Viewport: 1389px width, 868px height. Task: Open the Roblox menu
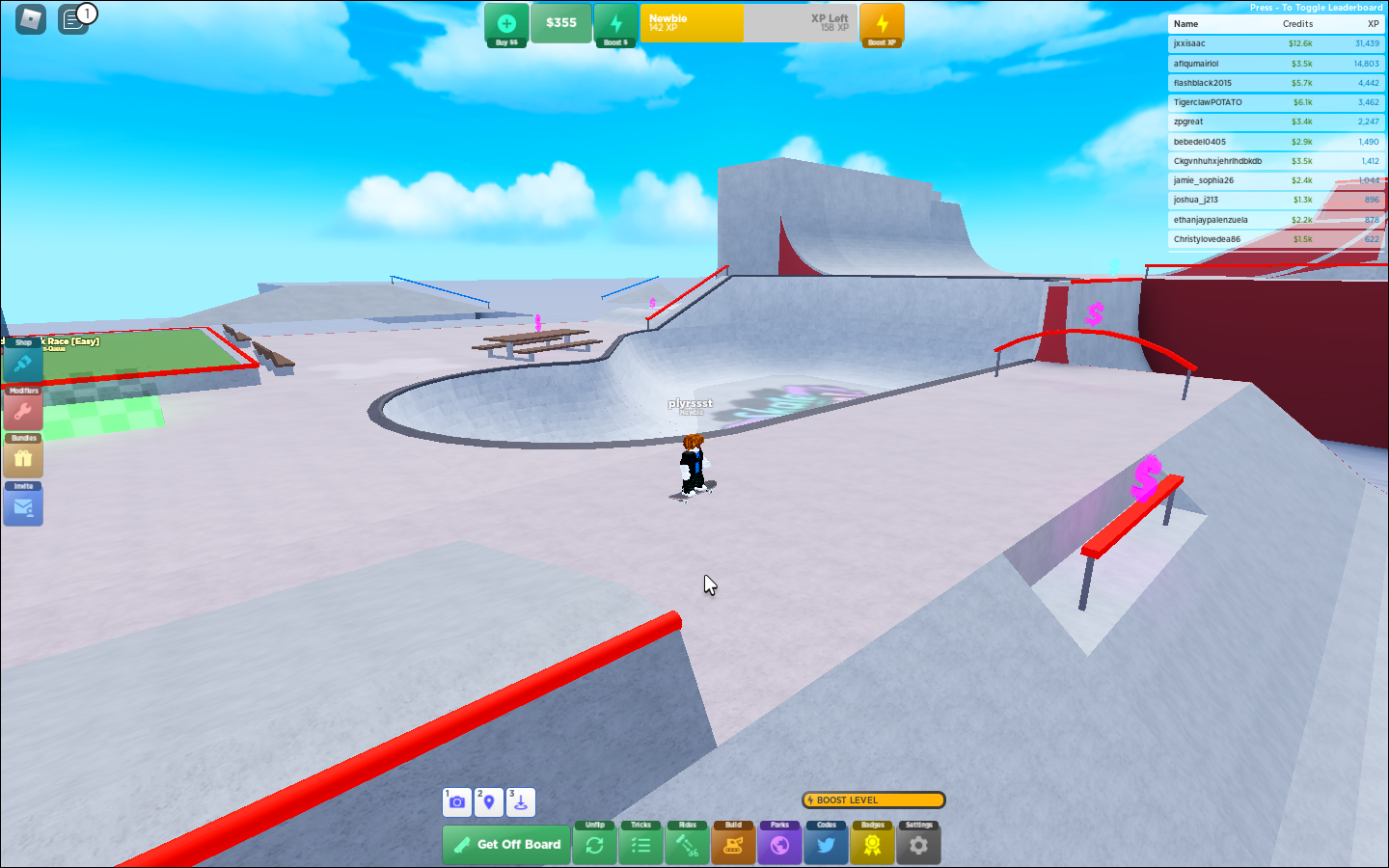coord(30,19)
